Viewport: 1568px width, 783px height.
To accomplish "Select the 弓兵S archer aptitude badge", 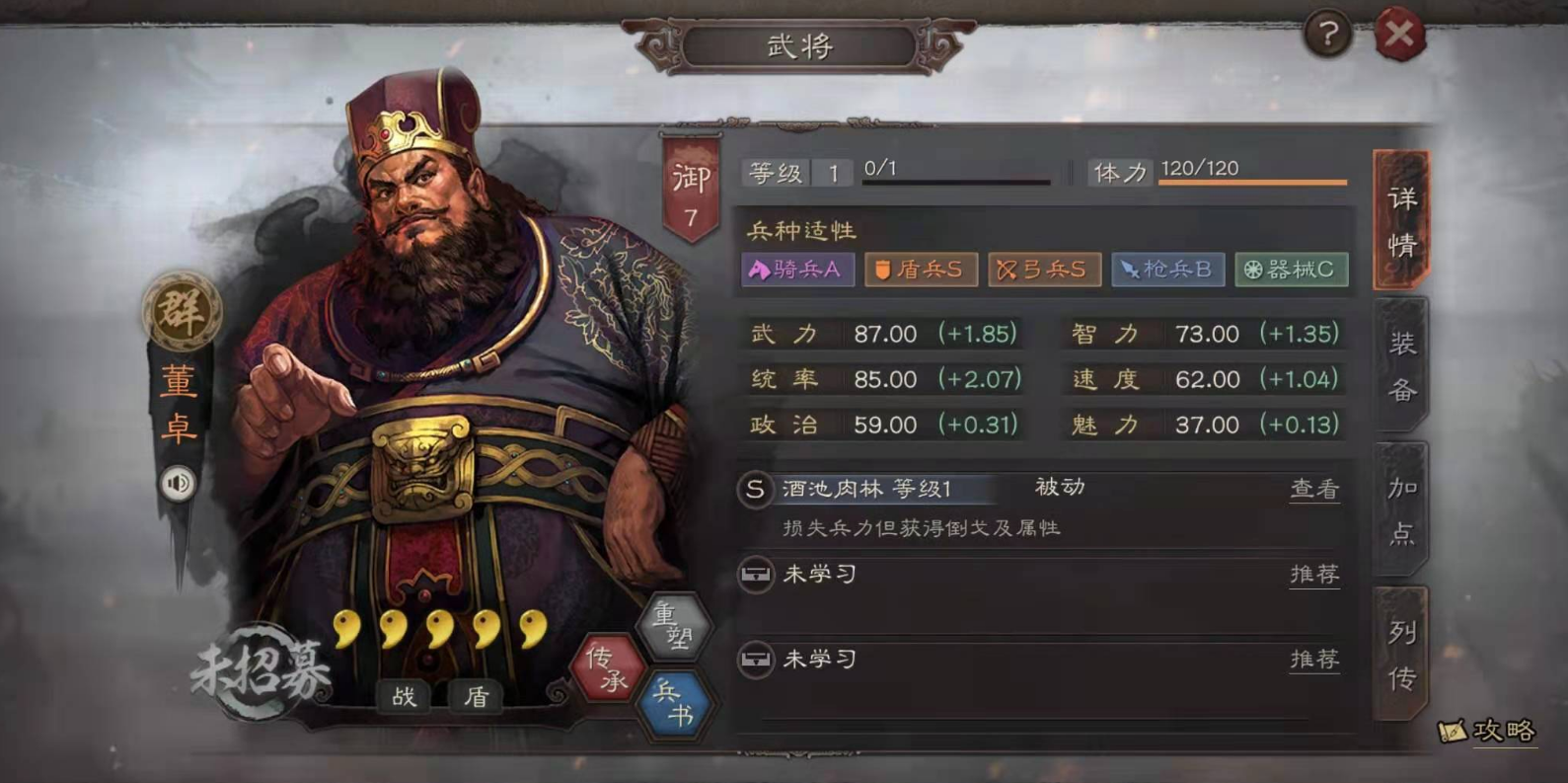I will coord(1044,270).
